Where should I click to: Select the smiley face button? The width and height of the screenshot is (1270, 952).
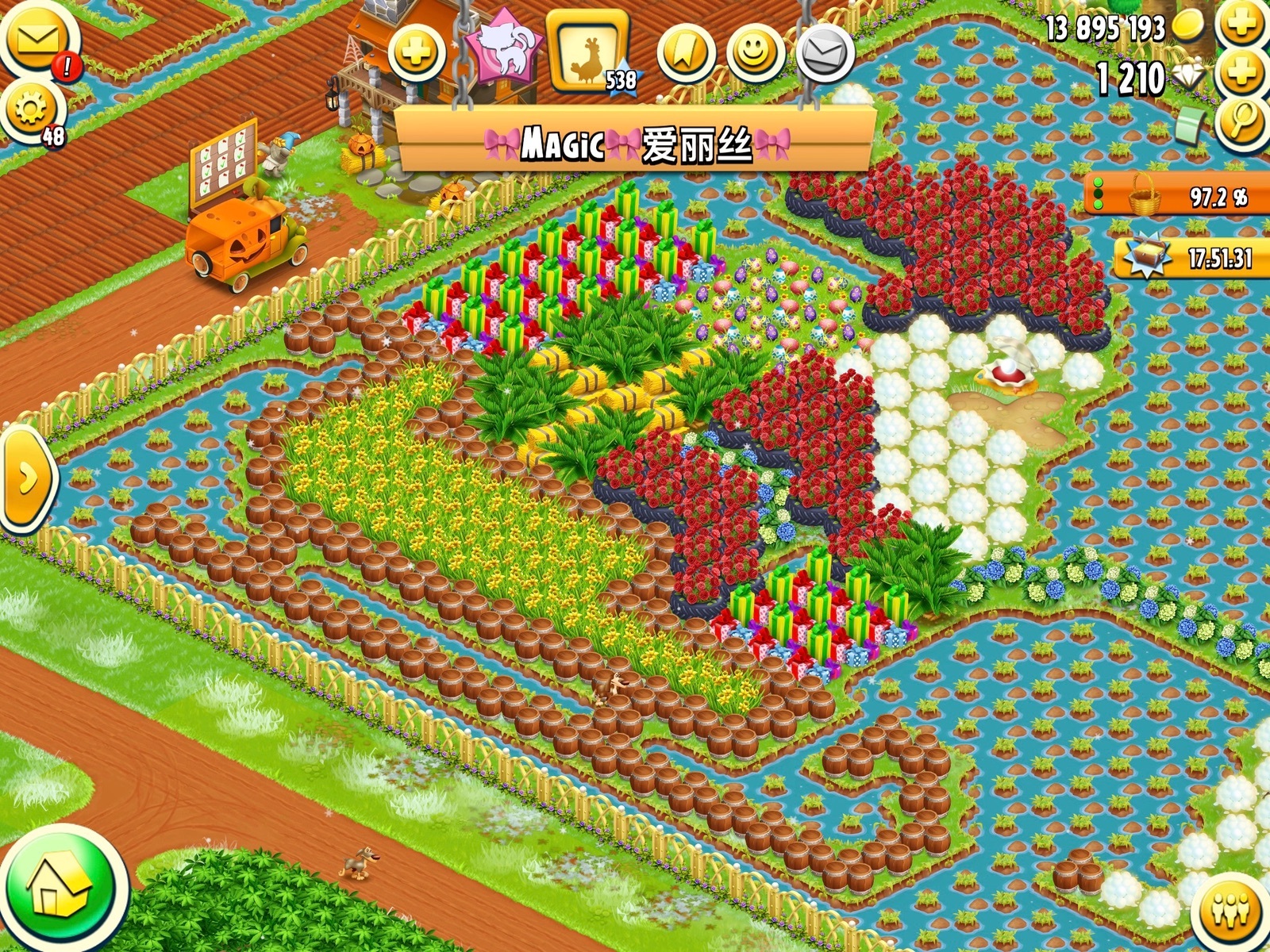755,52
